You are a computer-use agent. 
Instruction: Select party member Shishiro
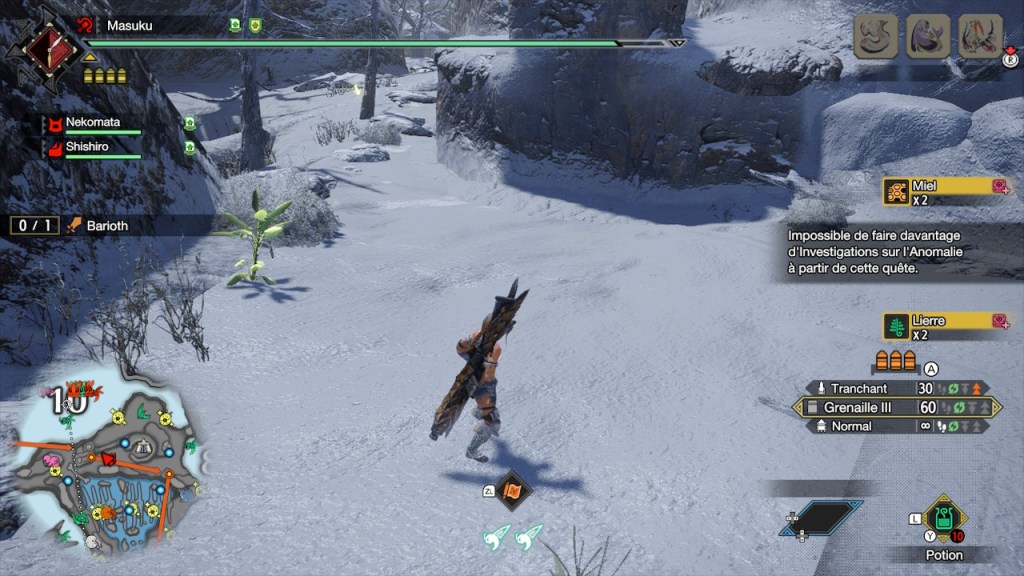(88, 146)
